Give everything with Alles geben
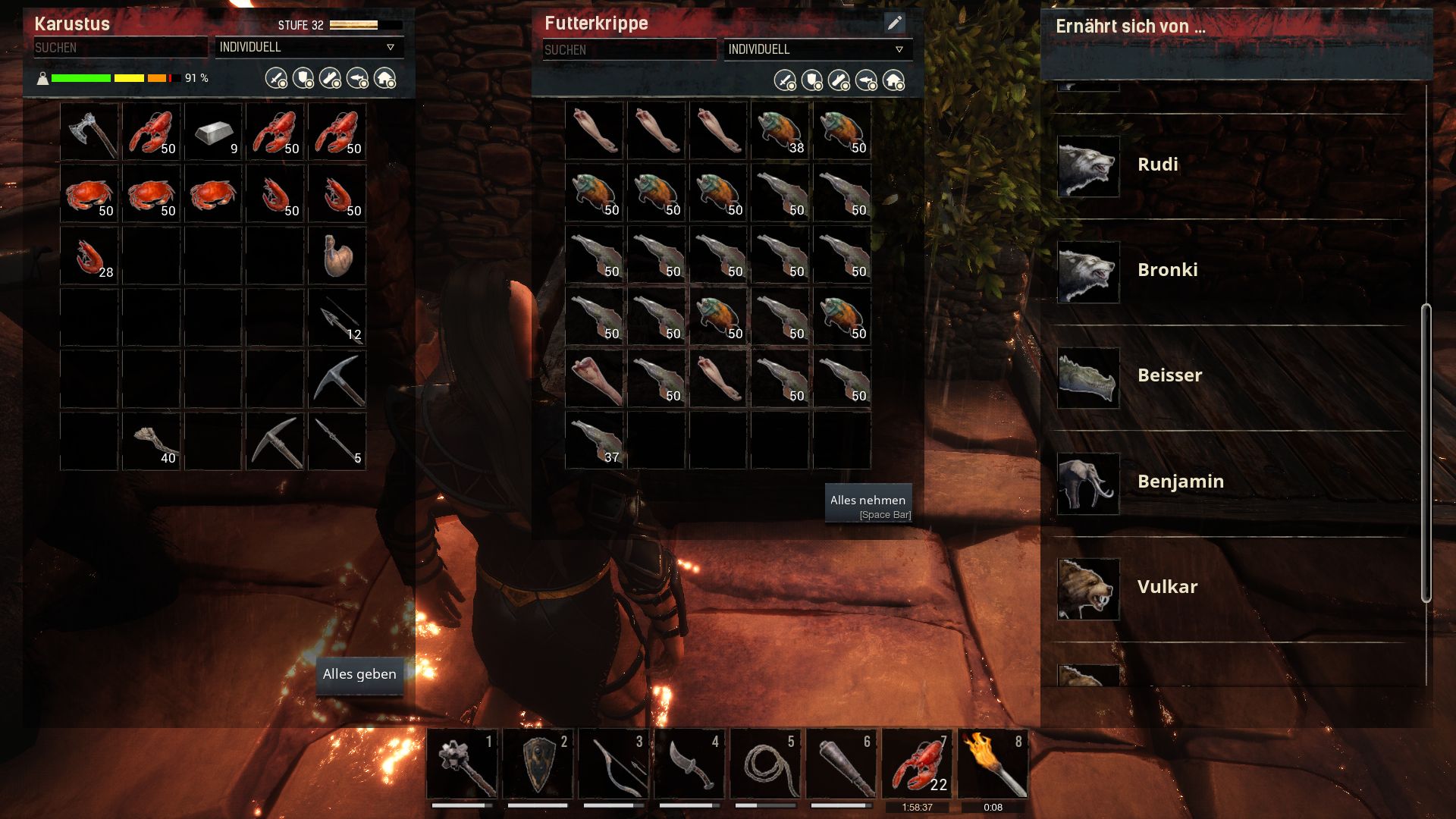This screenshot has height=819, width=1456. (359, 674)
